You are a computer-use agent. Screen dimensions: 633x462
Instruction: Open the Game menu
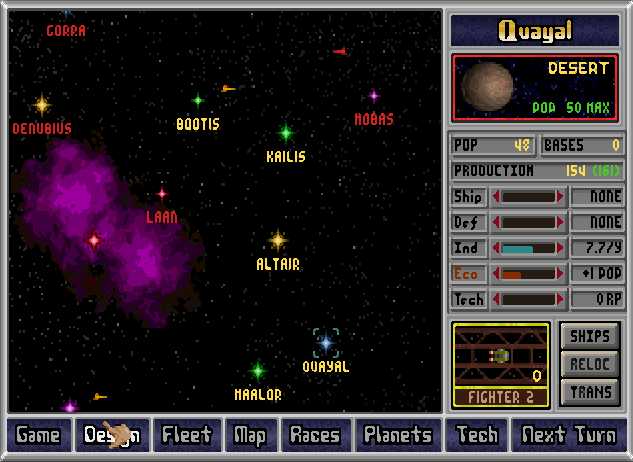click(x=38, y=435)
